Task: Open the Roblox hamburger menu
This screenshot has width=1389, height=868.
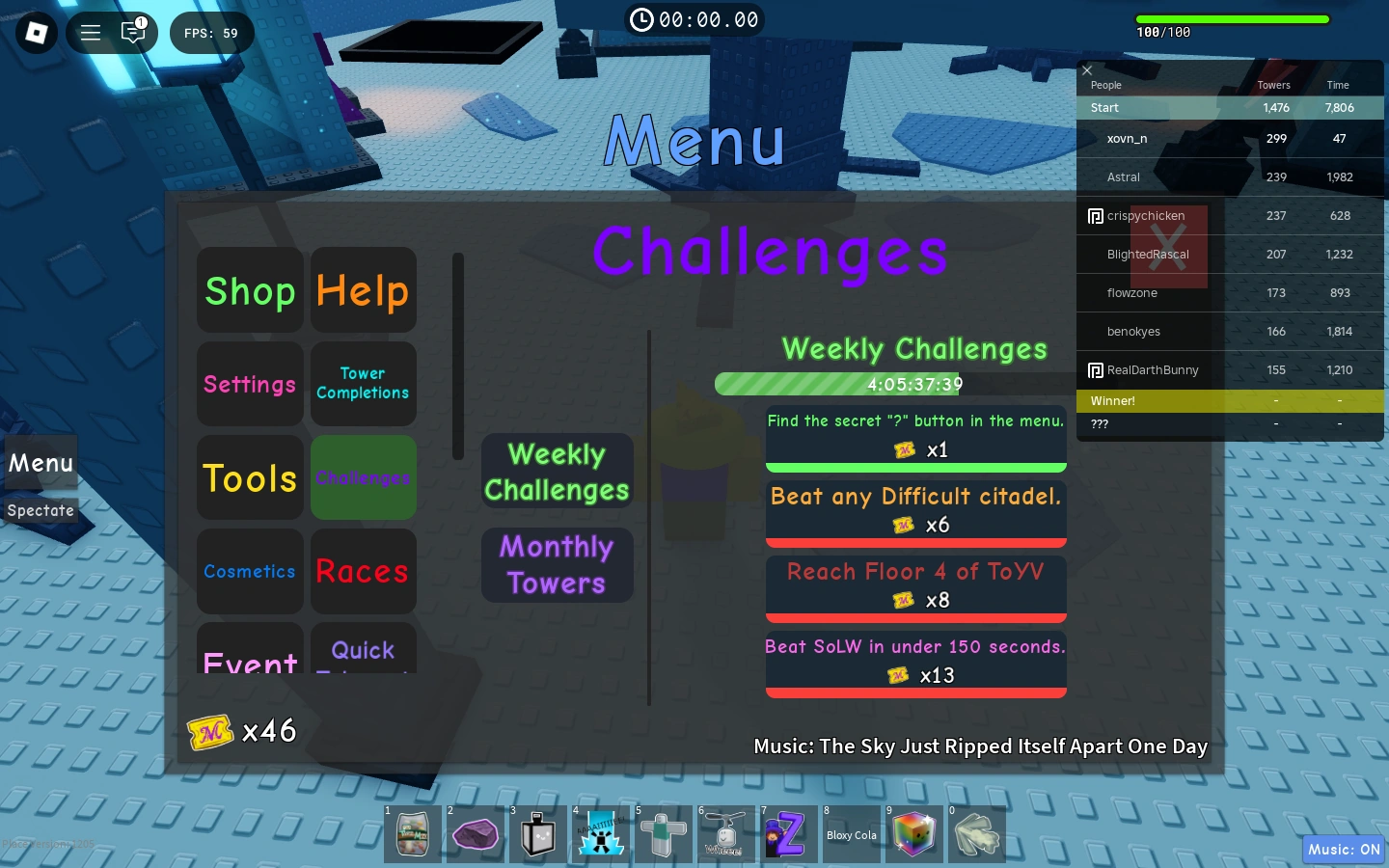Action: point(91,32)
